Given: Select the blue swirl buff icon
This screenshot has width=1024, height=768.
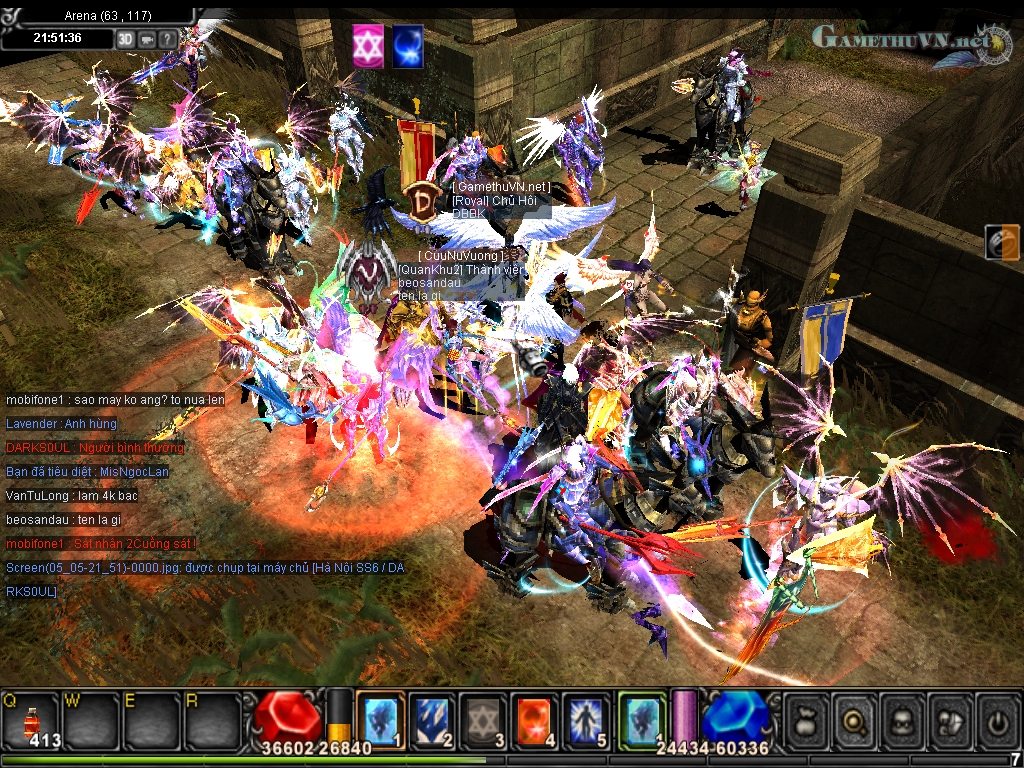Looking at the screenshot, I should tap(407, 47).
